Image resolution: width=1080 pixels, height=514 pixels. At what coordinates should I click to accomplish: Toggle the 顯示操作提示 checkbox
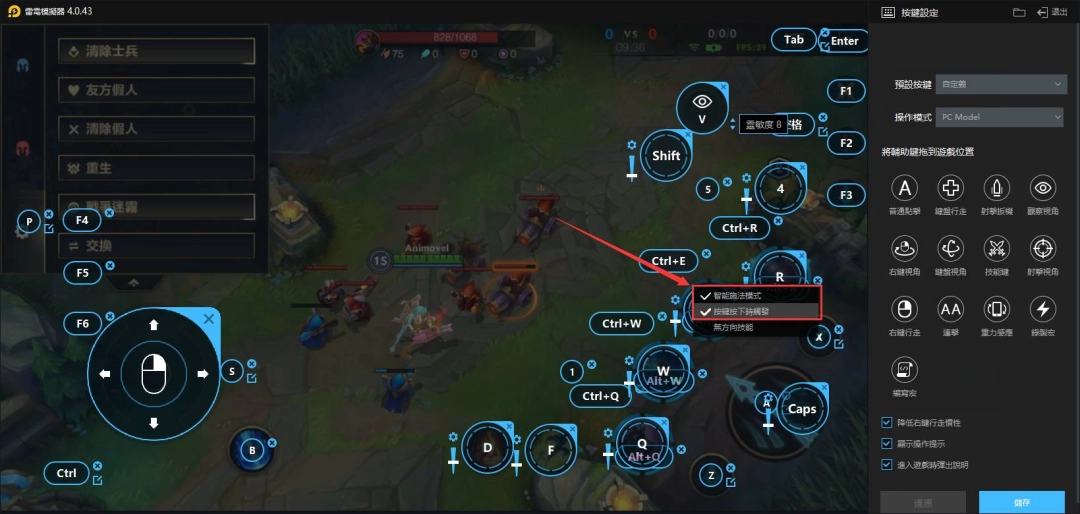pos(887,443)
